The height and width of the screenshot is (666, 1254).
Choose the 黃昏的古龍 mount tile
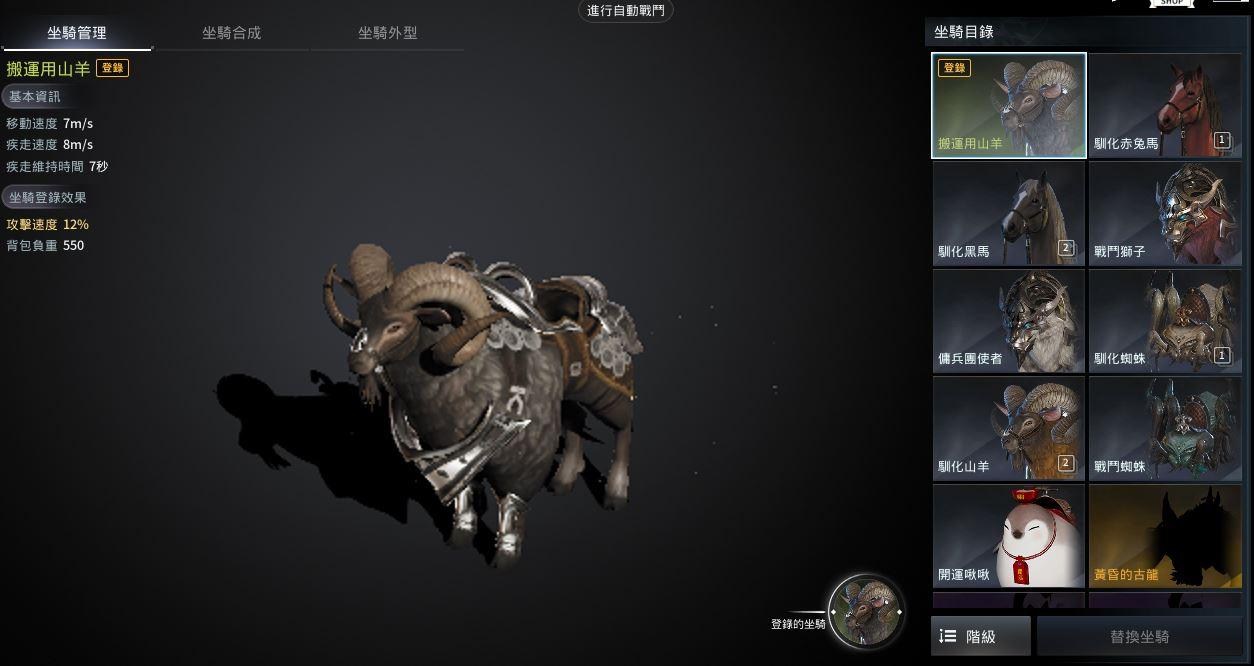[1164, 536]
